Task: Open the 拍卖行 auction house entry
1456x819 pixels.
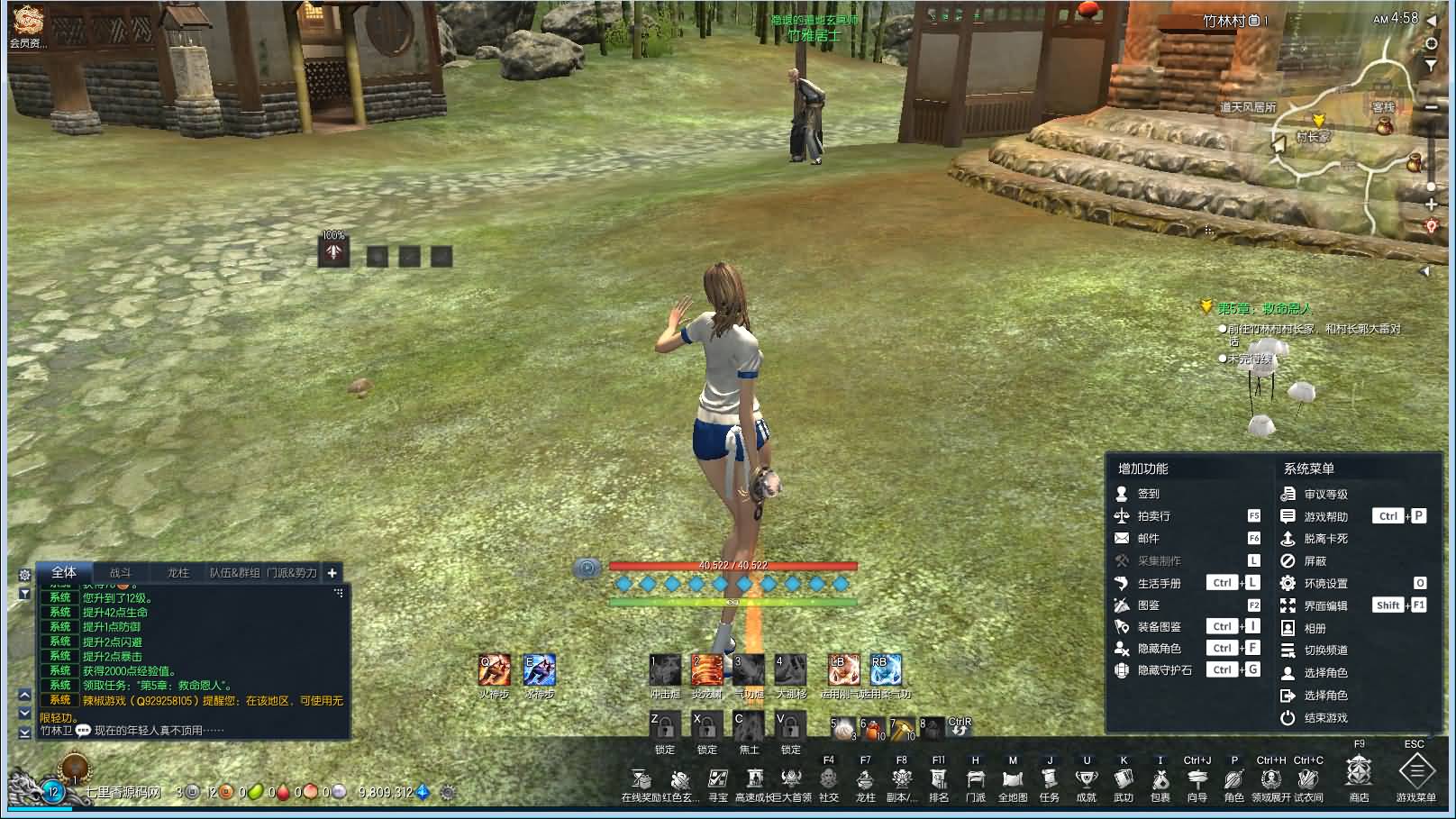Action: (1153, 516)
